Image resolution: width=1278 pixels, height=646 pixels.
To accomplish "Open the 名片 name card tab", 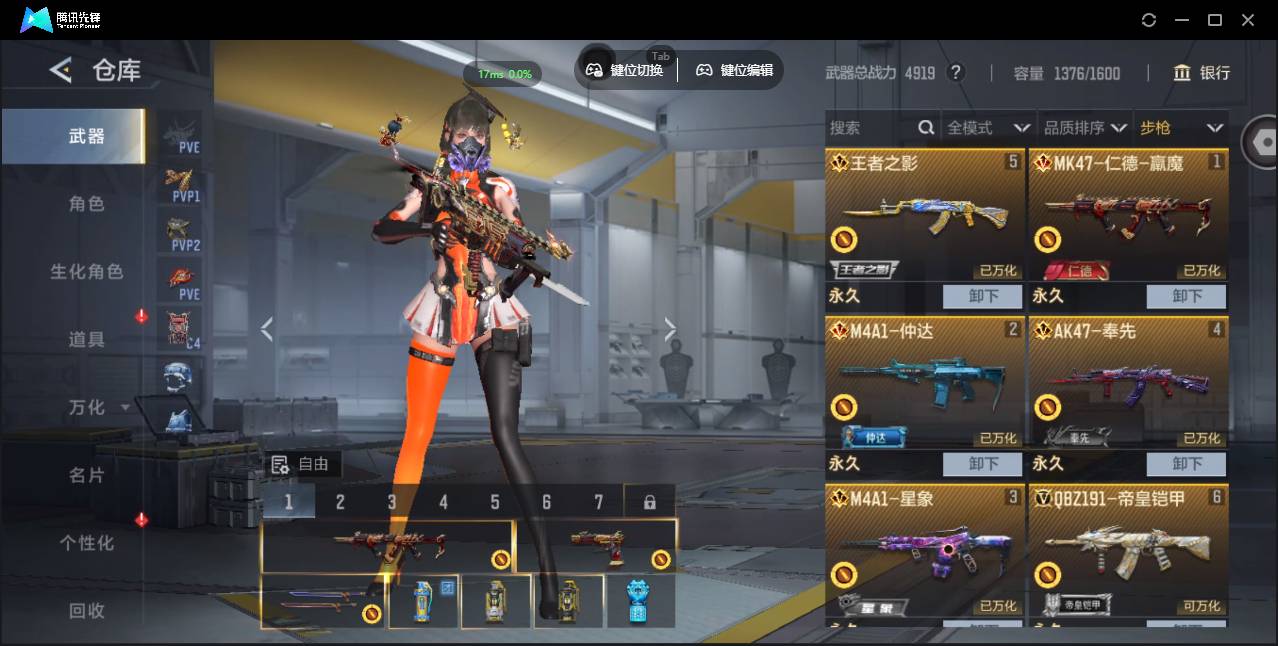I will coord(86,475).
